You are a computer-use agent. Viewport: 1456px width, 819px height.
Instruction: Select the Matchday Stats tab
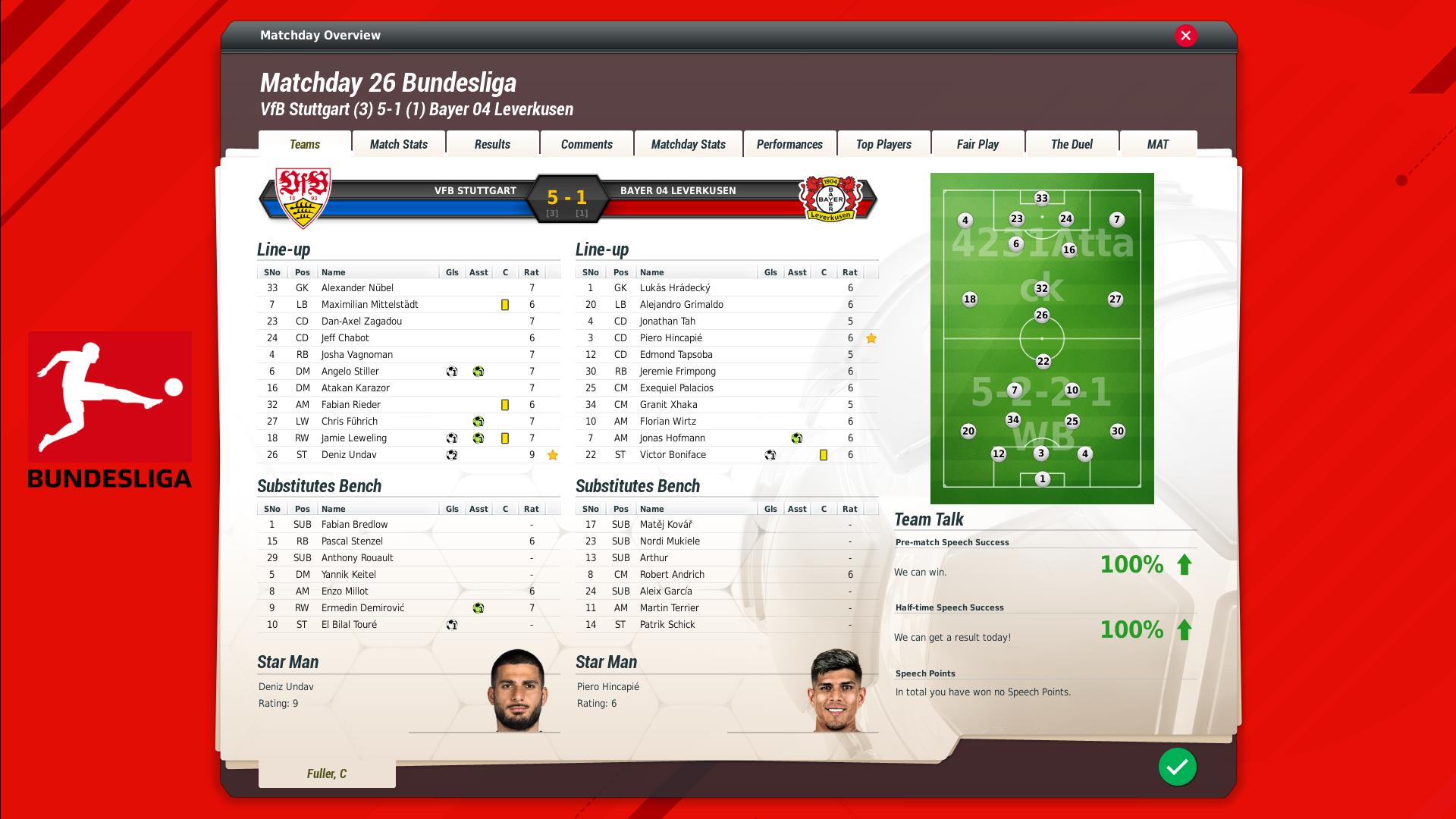click(688, 144)
